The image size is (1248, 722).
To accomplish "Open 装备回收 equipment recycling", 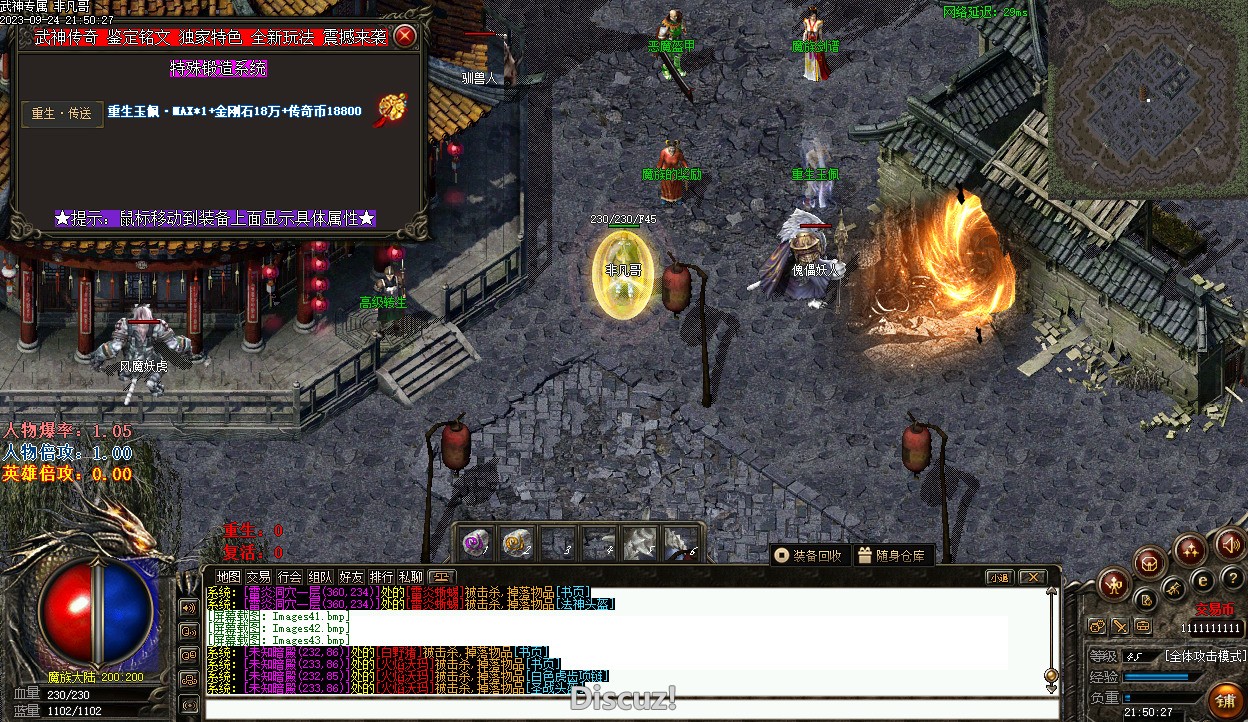I will point(808,555).
